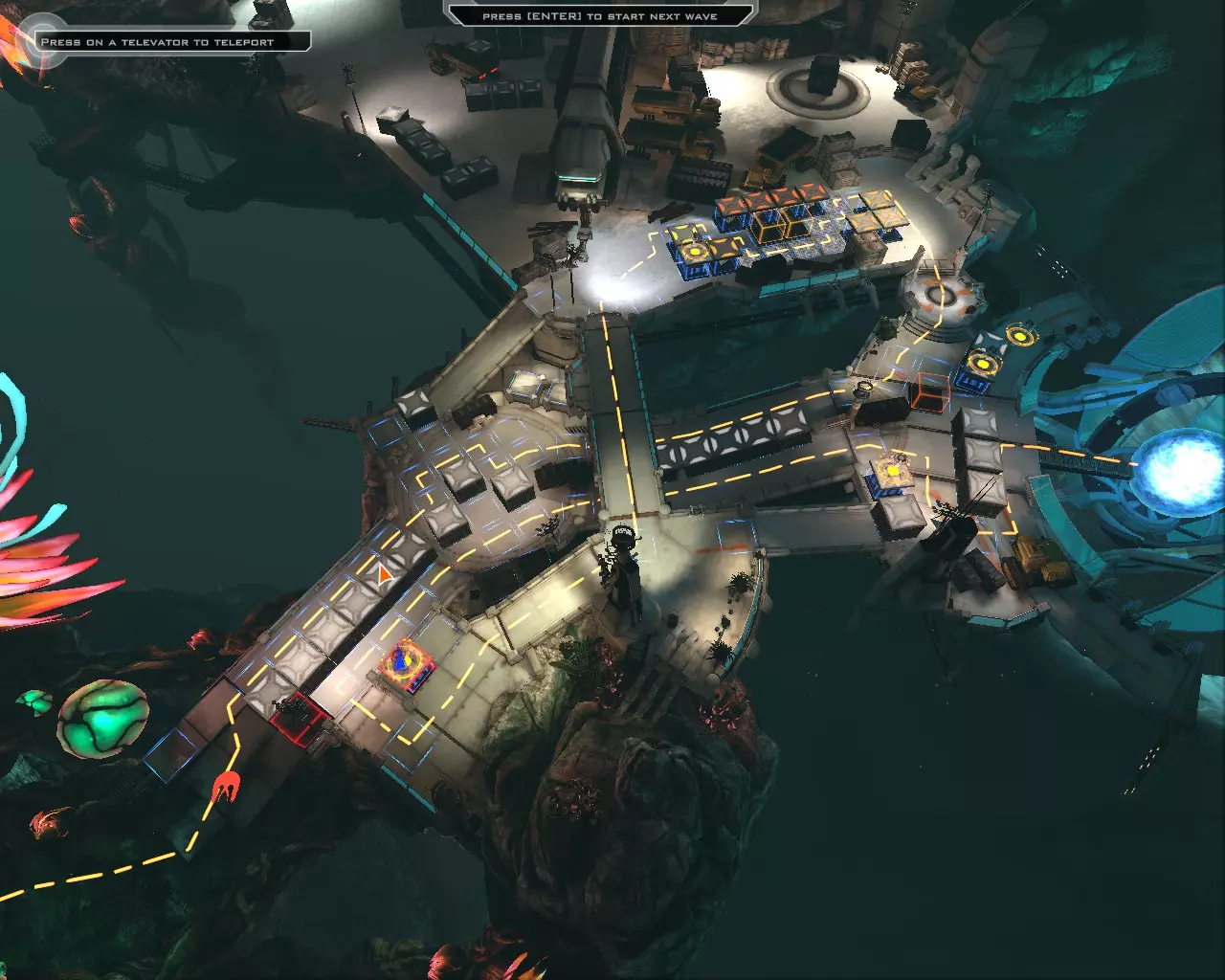Select the lone televator on the central walkway
Viewport: 1225px width, 980px height.
[891, 472]
